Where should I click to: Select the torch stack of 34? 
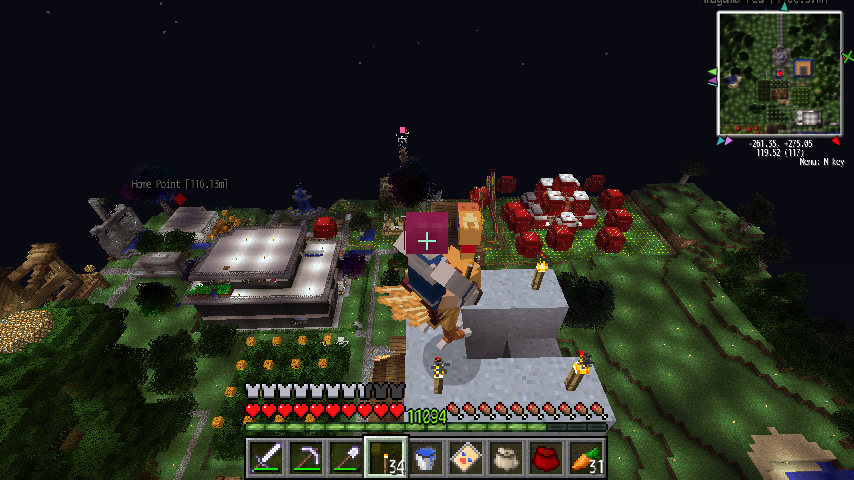coord(385,457)
